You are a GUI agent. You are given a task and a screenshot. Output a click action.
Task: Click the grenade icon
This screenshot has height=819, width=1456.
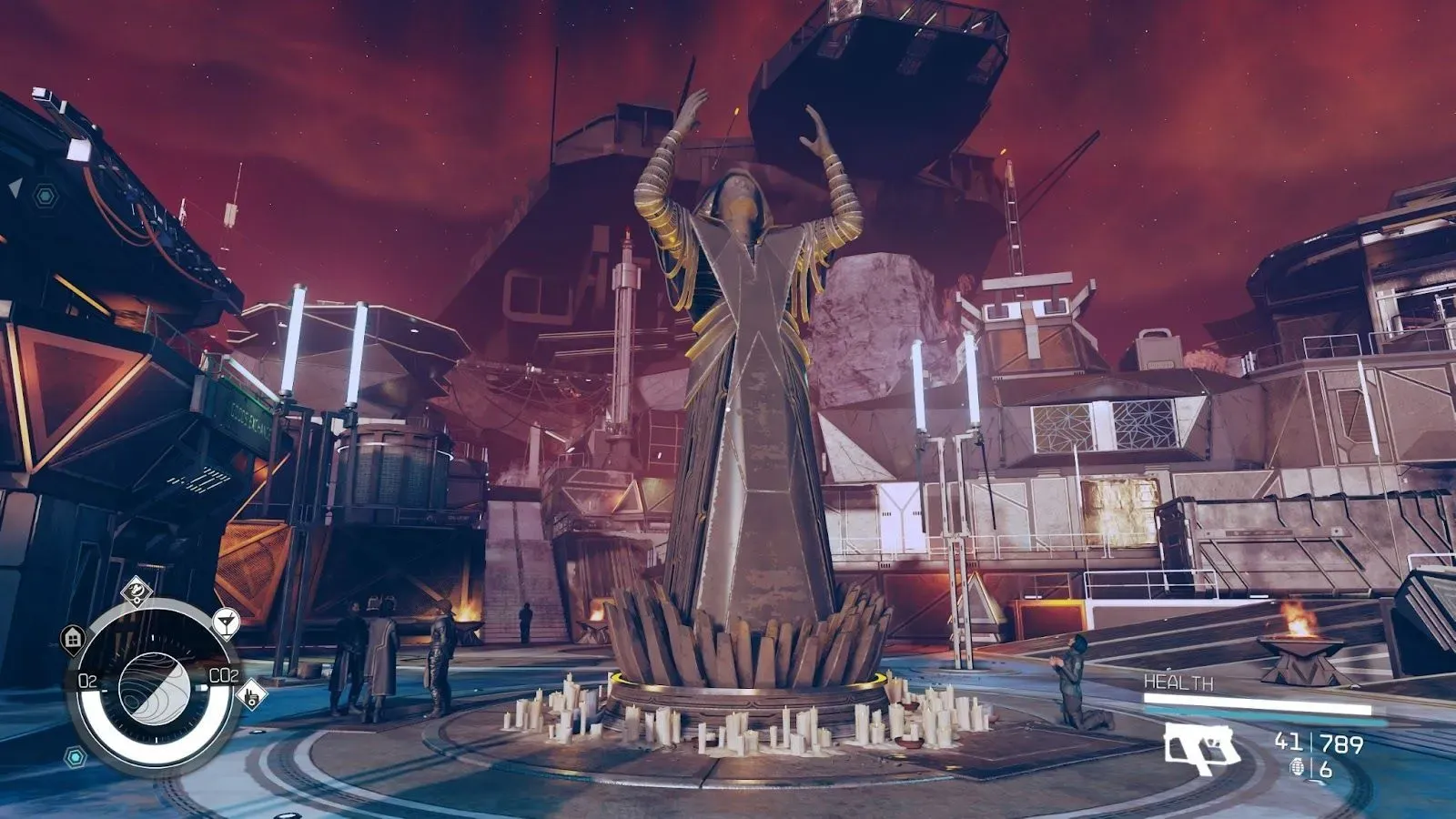1298,768
